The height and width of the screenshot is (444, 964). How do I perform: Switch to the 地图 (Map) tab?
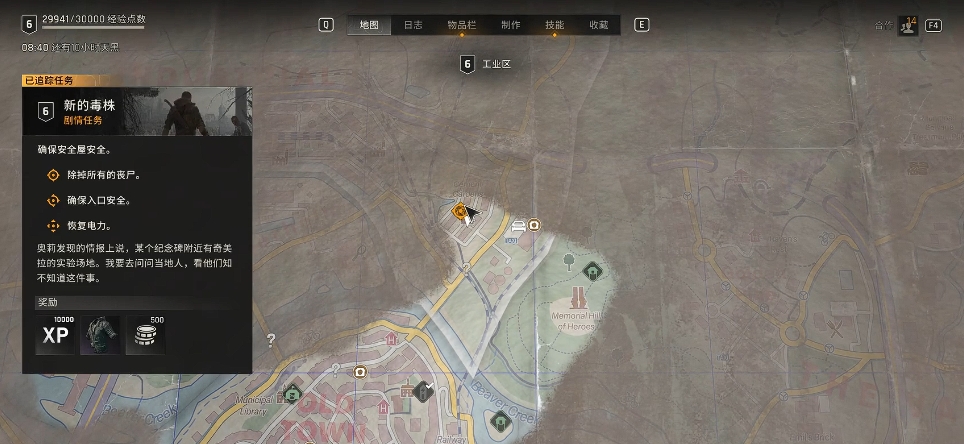tap(368, 25)
